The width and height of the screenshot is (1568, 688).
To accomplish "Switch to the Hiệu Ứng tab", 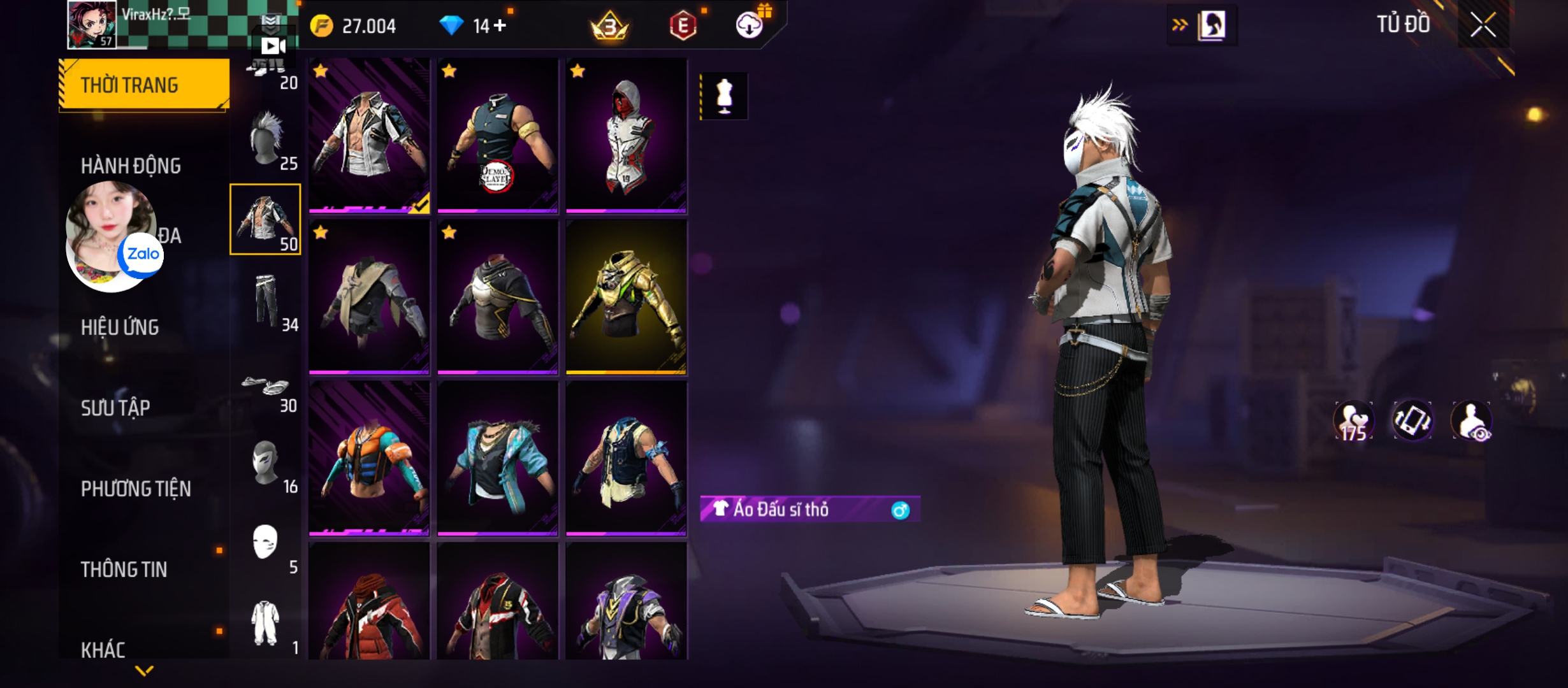I will point(120,327).
